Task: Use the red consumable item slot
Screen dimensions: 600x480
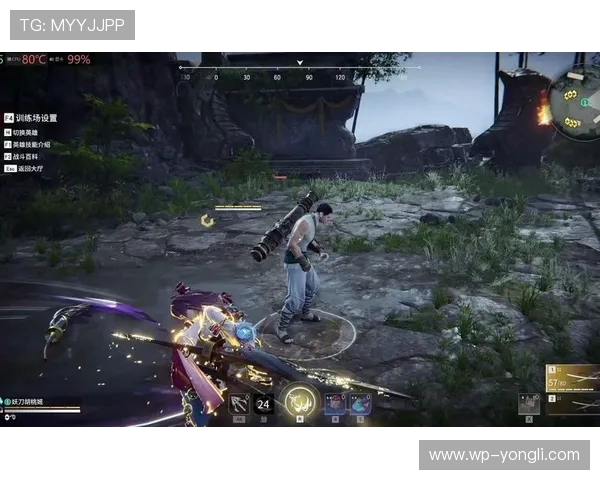Action: pos(335,403)
